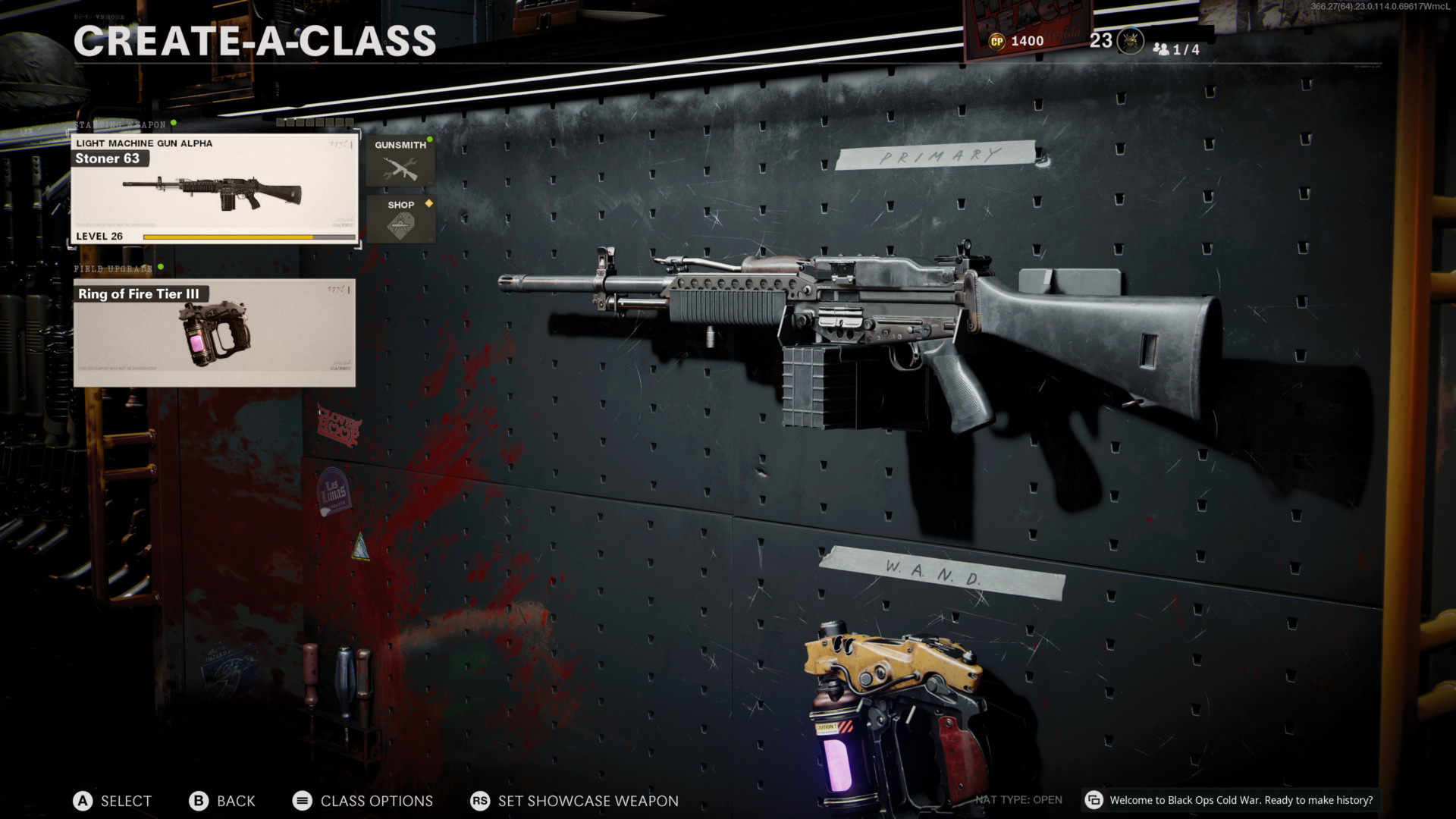Open the party members 1/4 indicator

pyautogui.click(x=1176, y=49)
